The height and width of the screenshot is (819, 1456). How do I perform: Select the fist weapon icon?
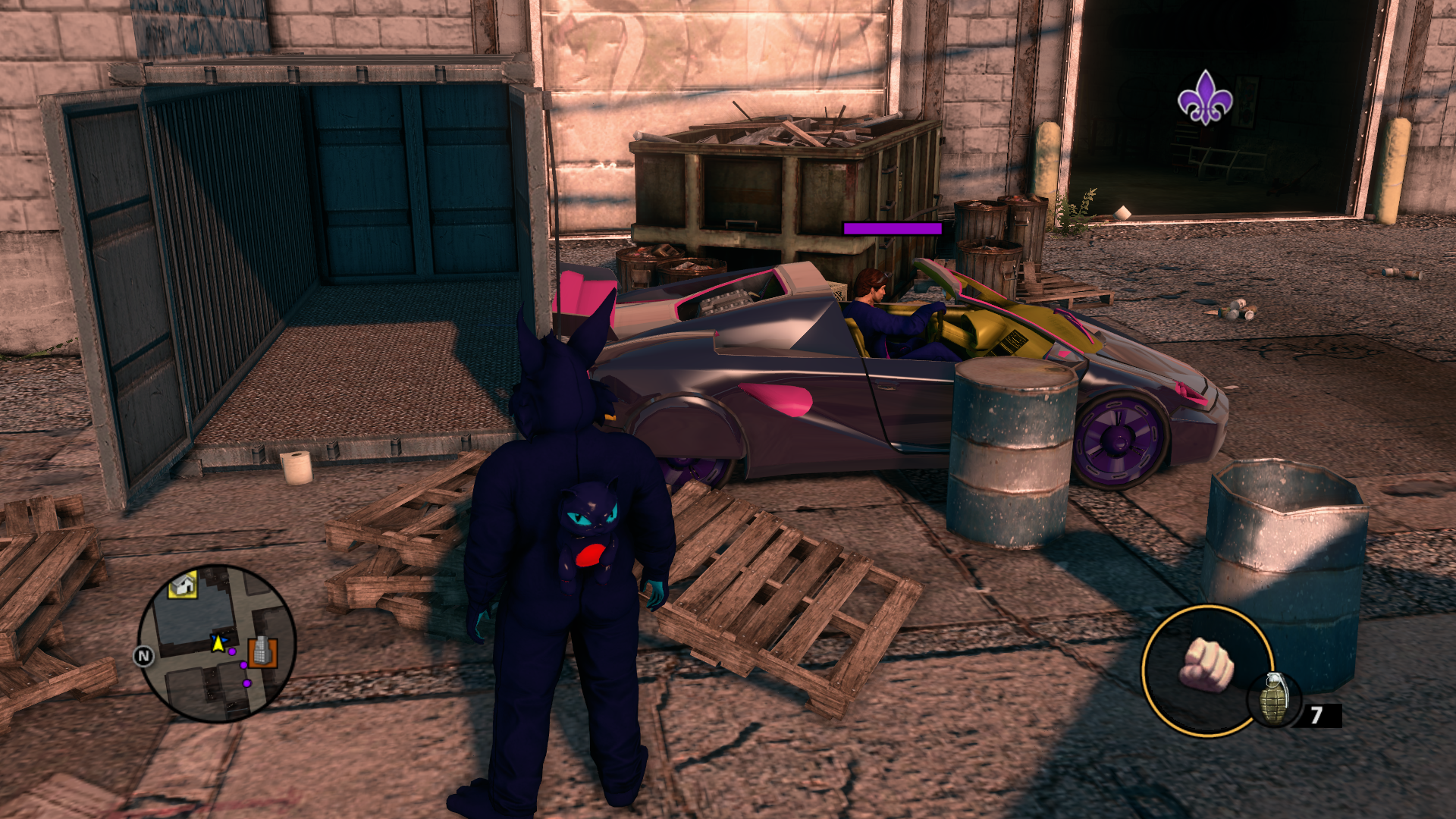tap(1206, 666)
